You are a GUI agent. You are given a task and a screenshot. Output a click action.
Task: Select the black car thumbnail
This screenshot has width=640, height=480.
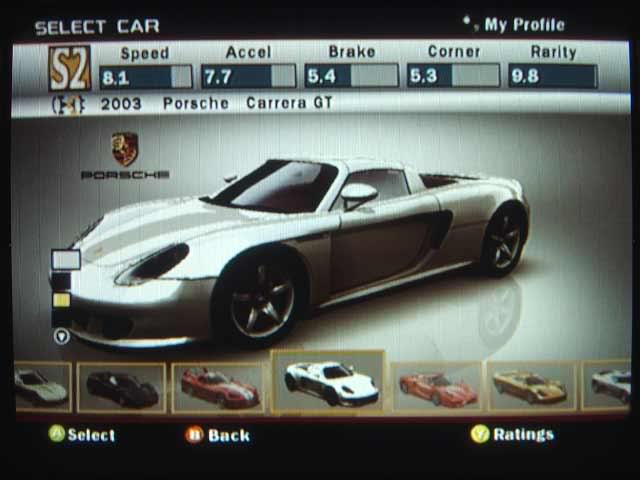[x=121, y=387]
